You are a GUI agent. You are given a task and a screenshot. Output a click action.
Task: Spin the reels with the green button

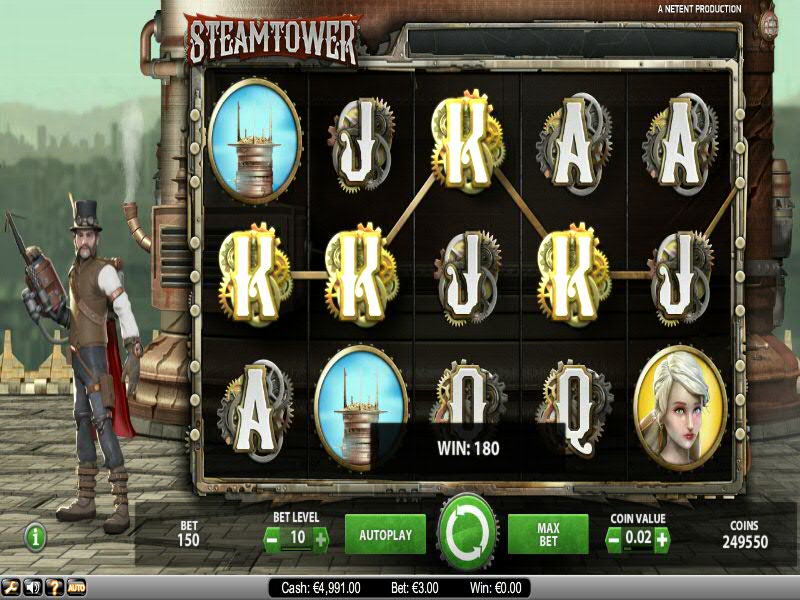467,533
